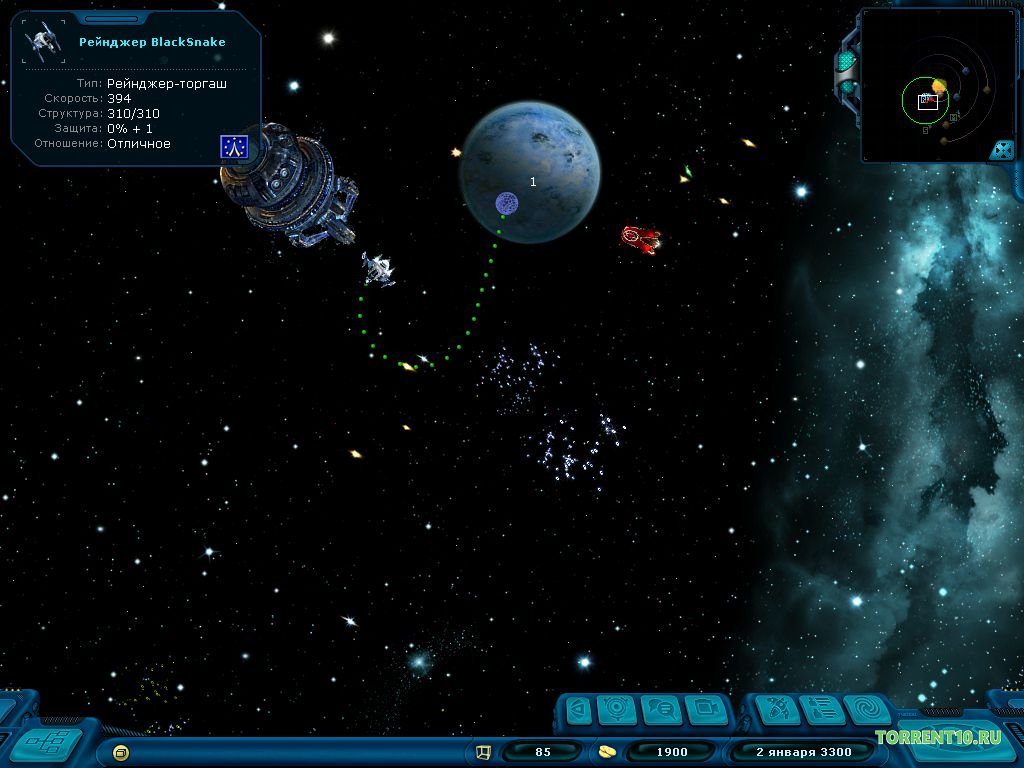Click the round yellow window icon
The height and width of the screenshot is (768, 1024).
click(x=121, y=751)
